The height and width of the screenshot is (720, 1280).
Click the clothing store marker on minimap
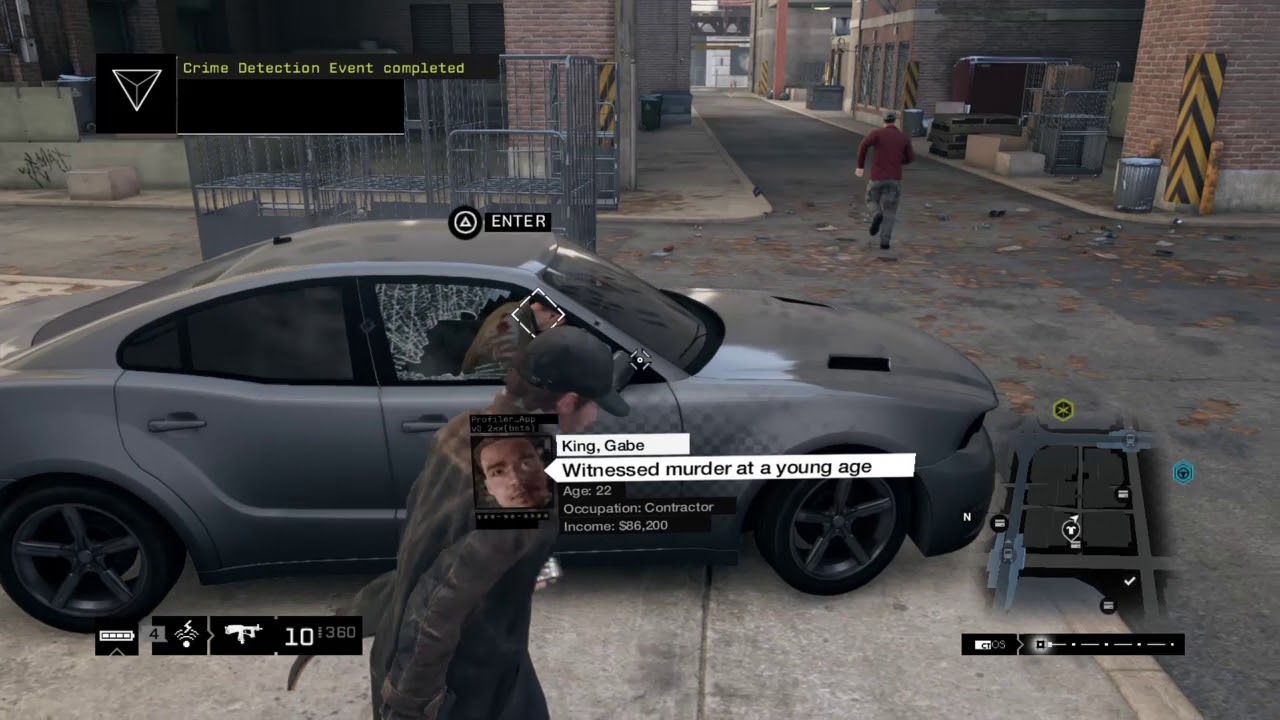tap(1070, 527)
